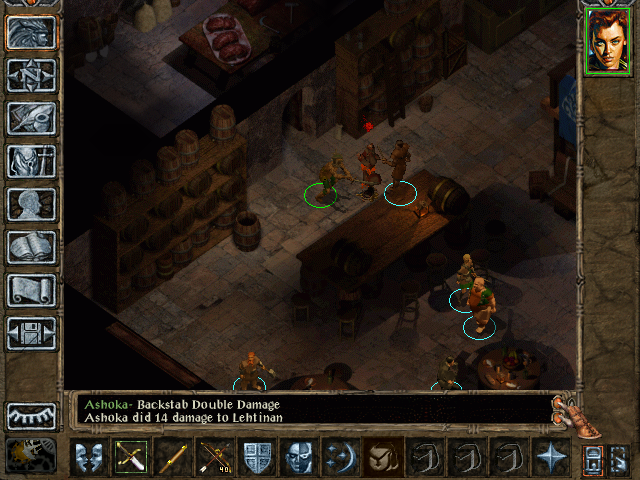Activate the shield guard action

point(257,458)
